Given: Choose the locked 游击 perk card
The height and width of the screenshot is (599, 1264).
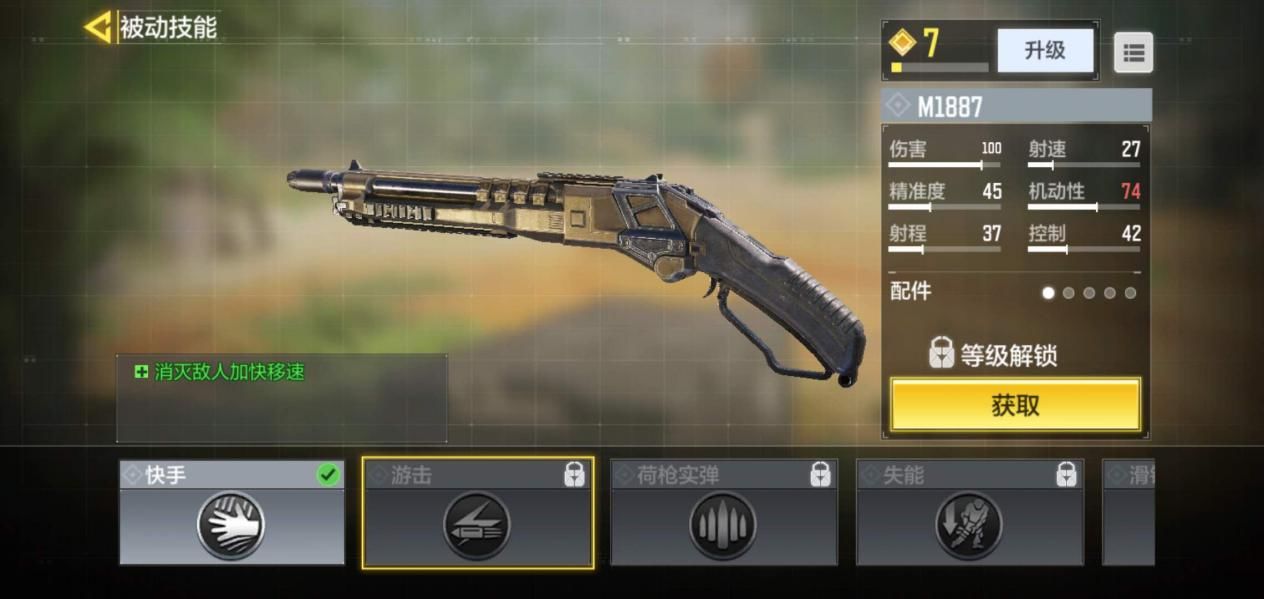Looking at the screenshot, I should coord(478,513).
